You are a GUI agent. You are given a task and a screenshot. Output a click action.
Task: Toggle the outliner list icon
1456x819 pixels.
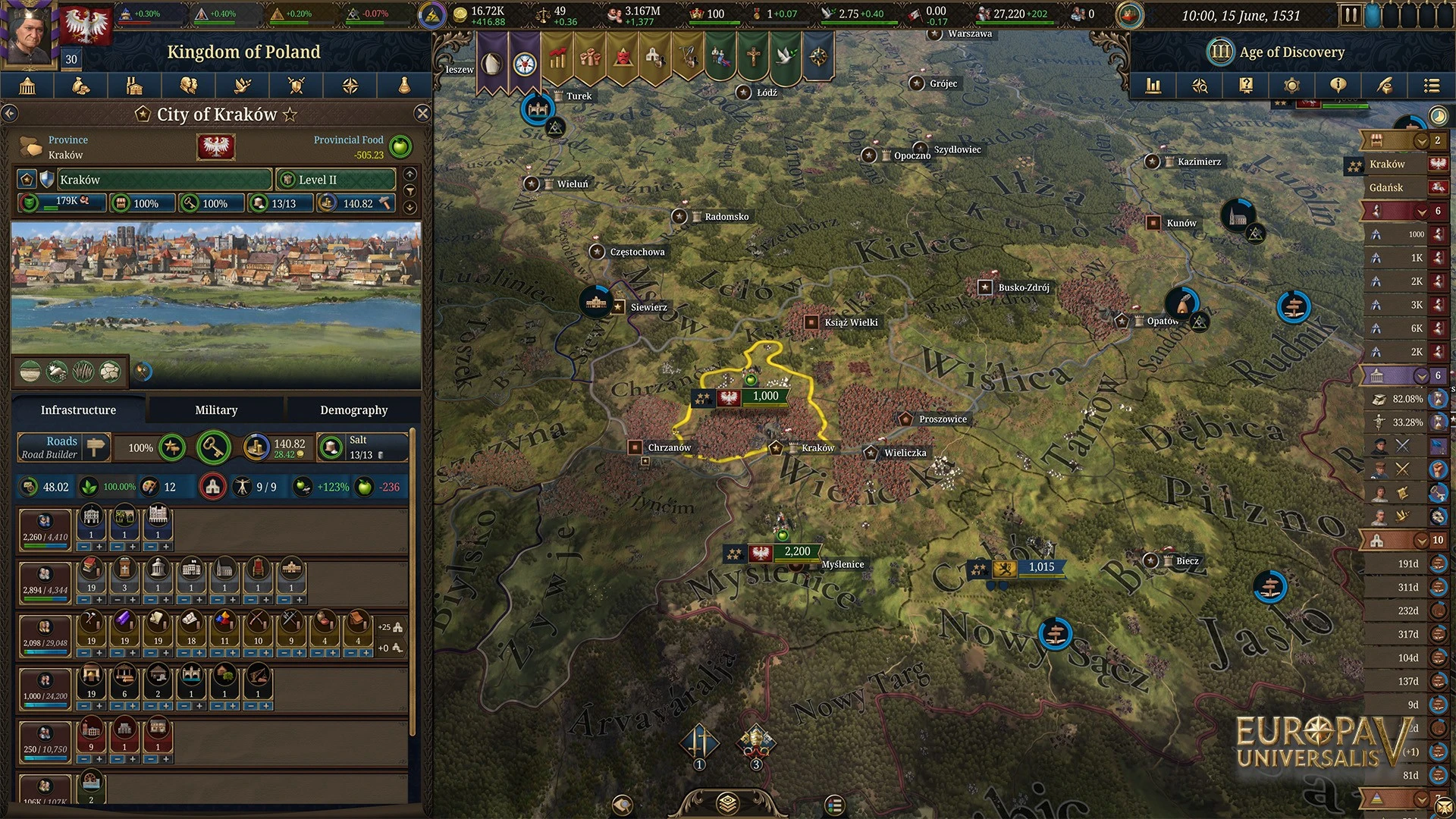pyautogui.click(x=1431, y=86)
